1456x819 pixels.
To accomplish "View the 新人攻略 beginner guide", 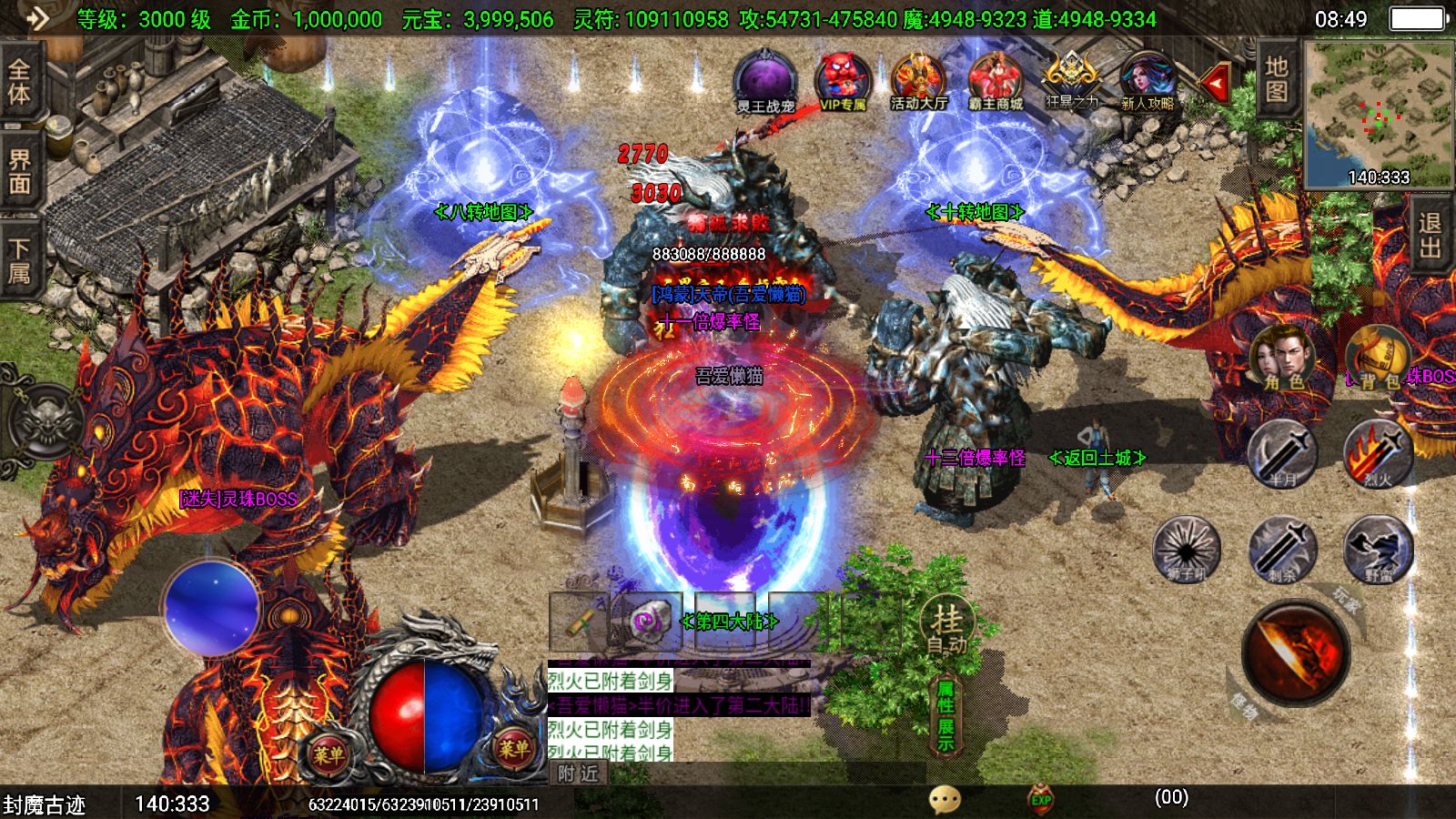I will point(1147,80).
